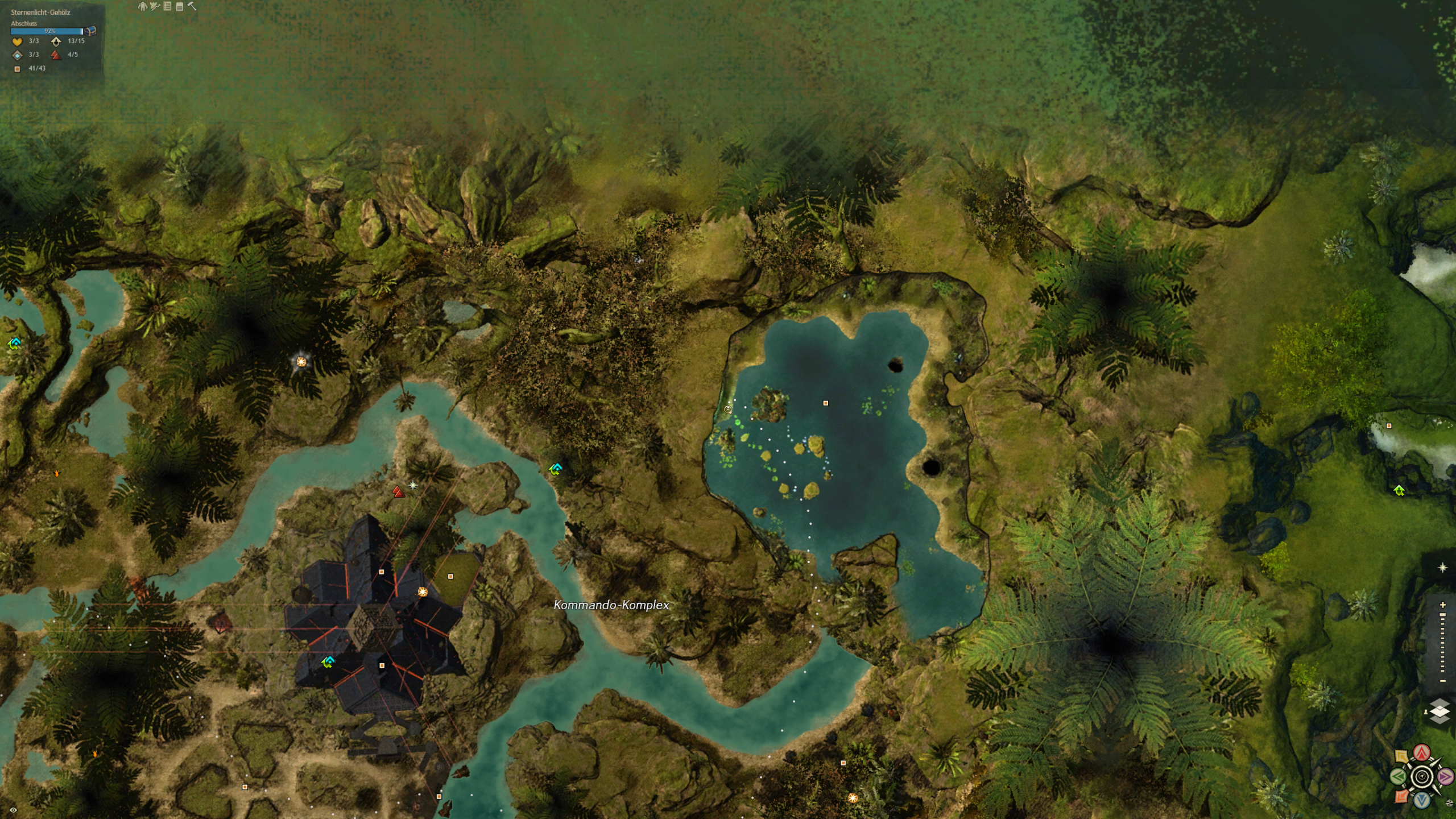The image size is (1456, 819).
Task: Select the purple right-arrow marker button
Action: [1445, 776]
